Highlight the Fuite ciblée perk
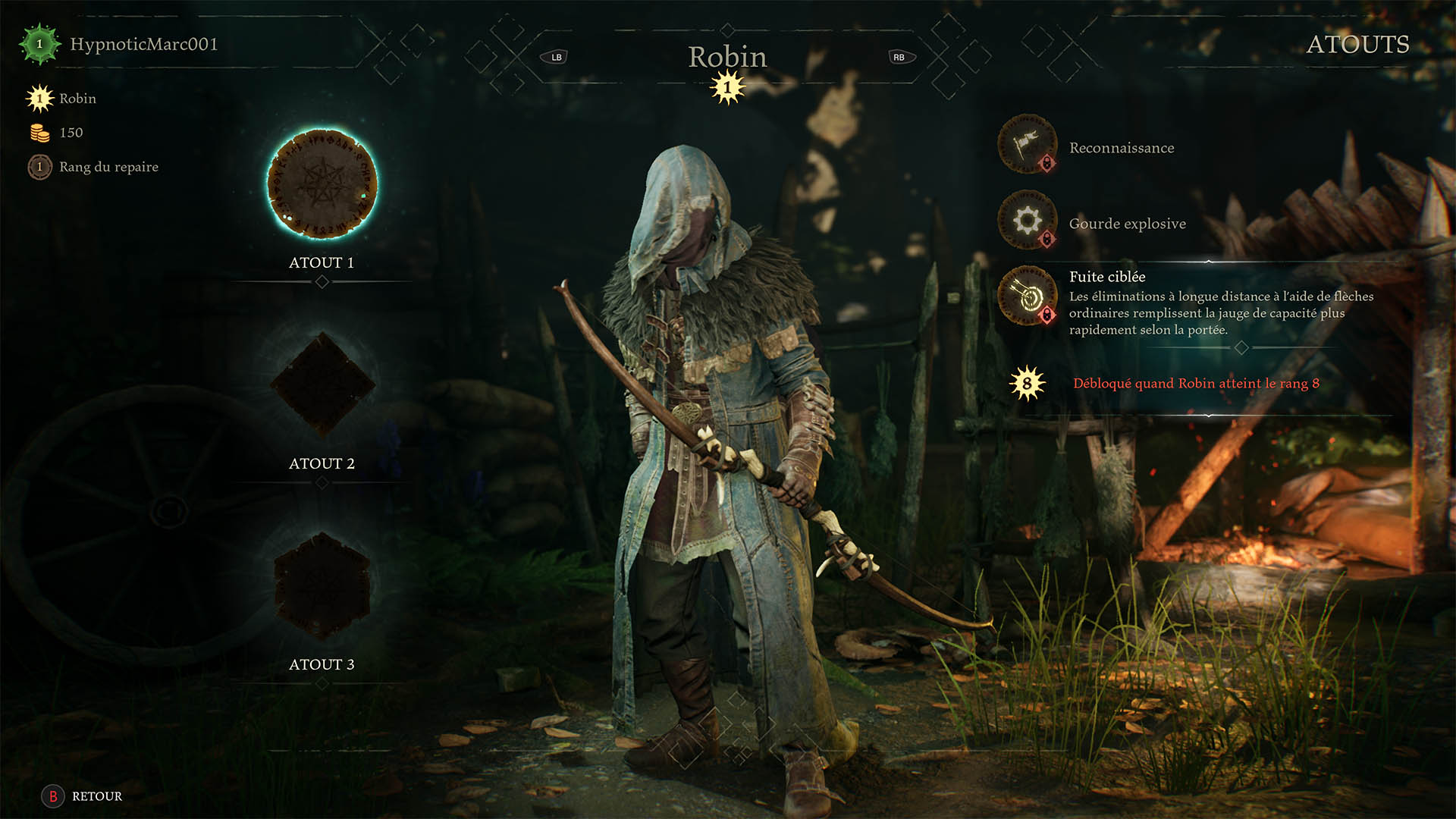Screen dimensions: 1456x819 [1028, 297]
